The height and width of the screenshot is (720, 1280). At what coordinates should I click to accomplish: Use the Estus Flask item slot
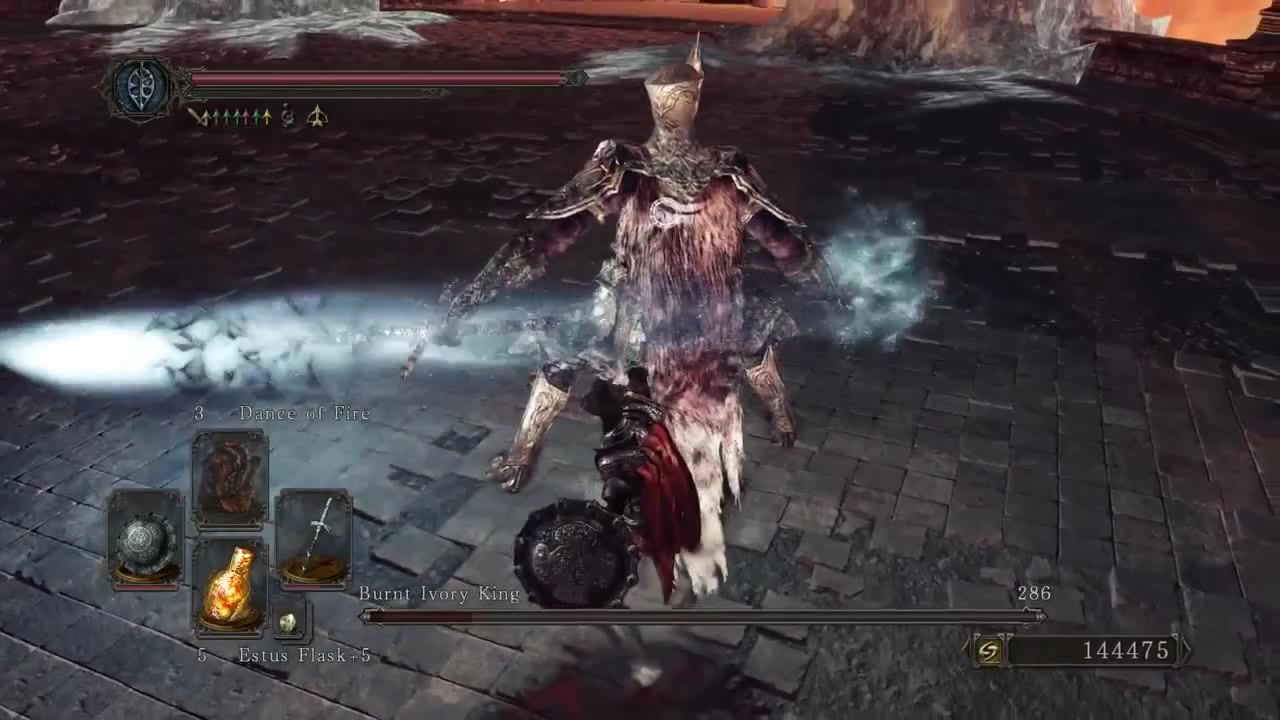click(x=229, y=586)
